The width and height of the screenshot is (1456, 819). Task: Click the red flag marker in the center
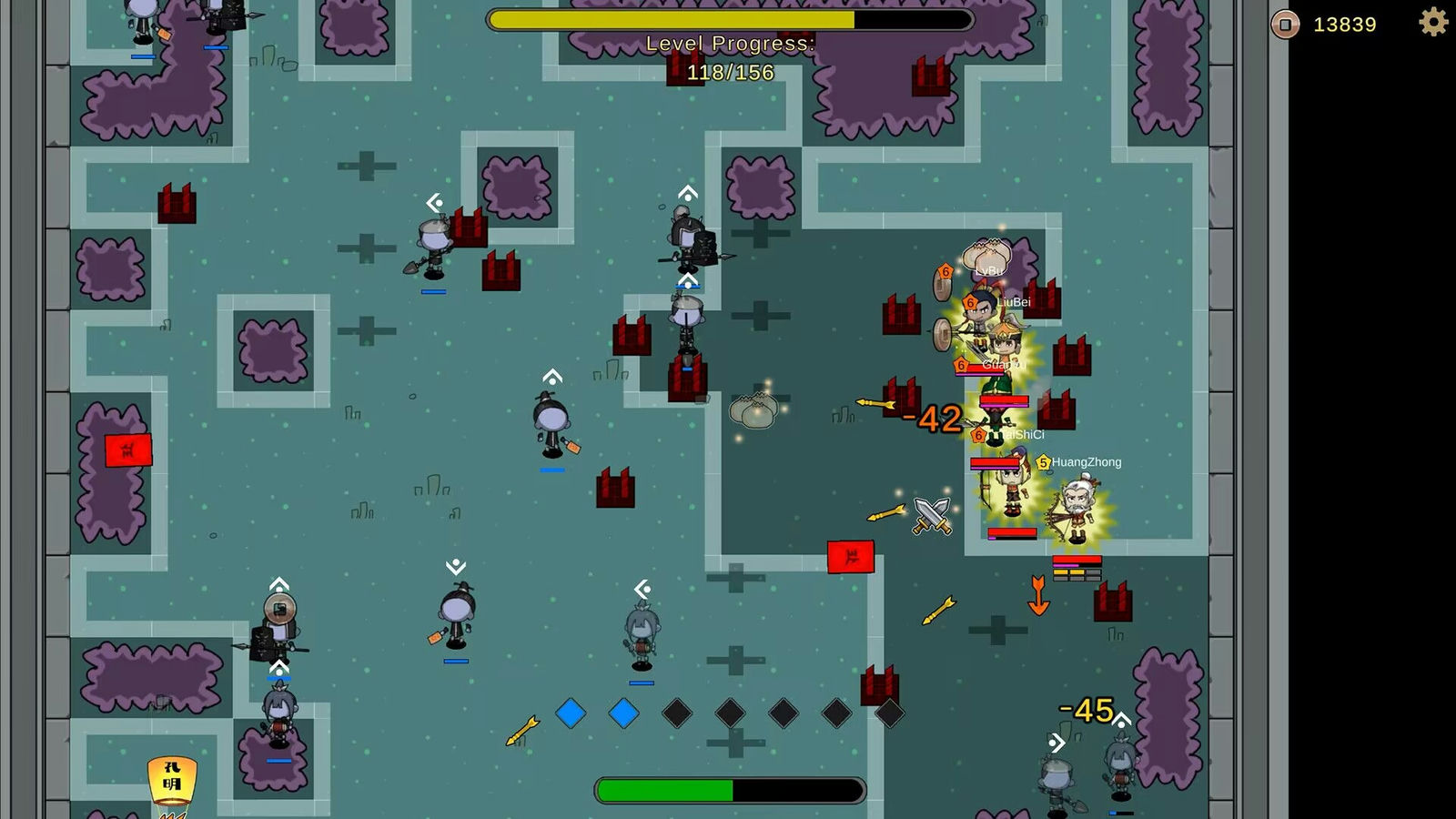pos(851,556)
